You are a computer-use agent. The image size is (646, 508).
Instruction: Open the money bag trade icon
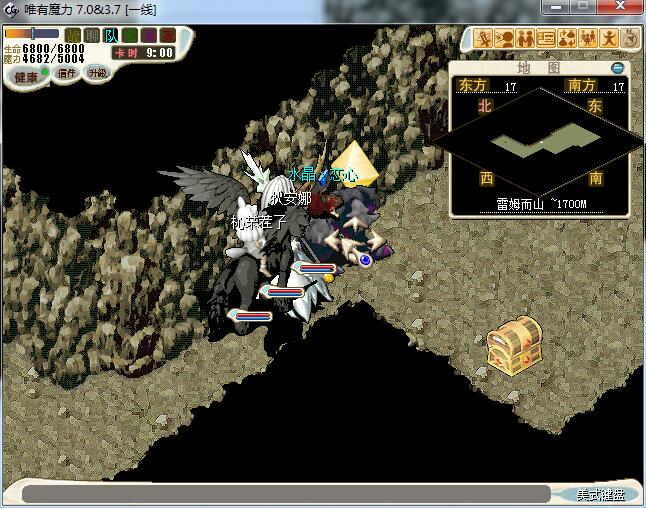[567, 39]
